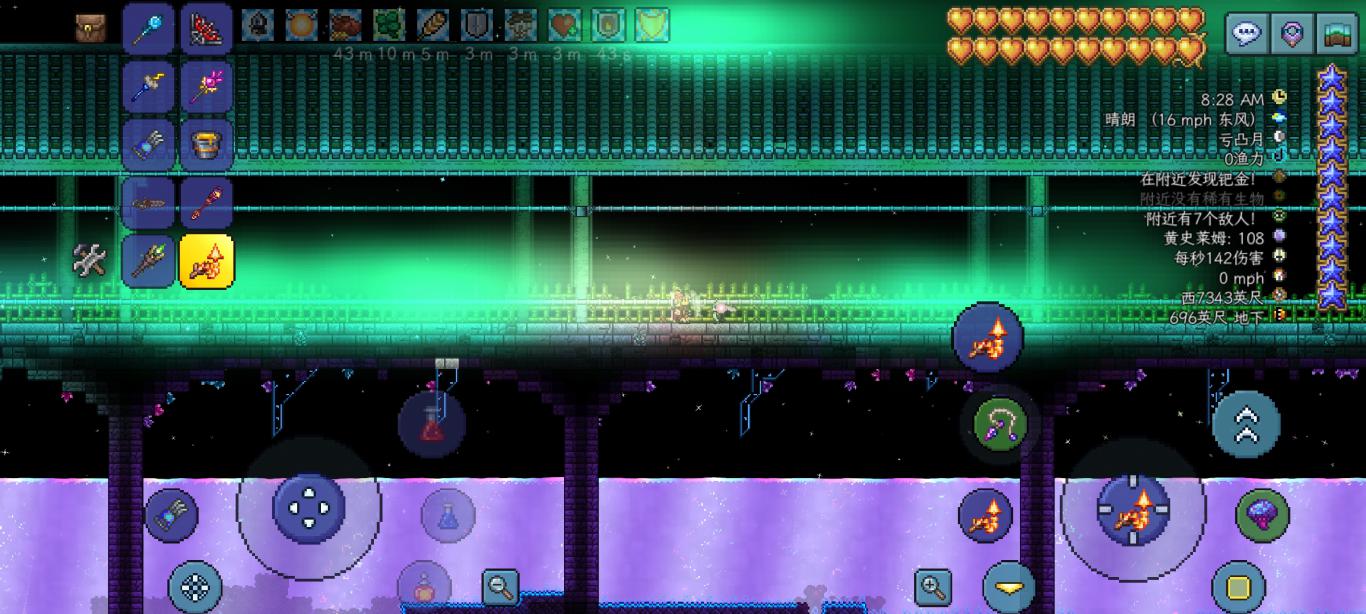The width and height of the screenshot is (1366, 614).
Task: Select the highlighted yellow fiery weapon slot
Action: (x=207, y=260)
